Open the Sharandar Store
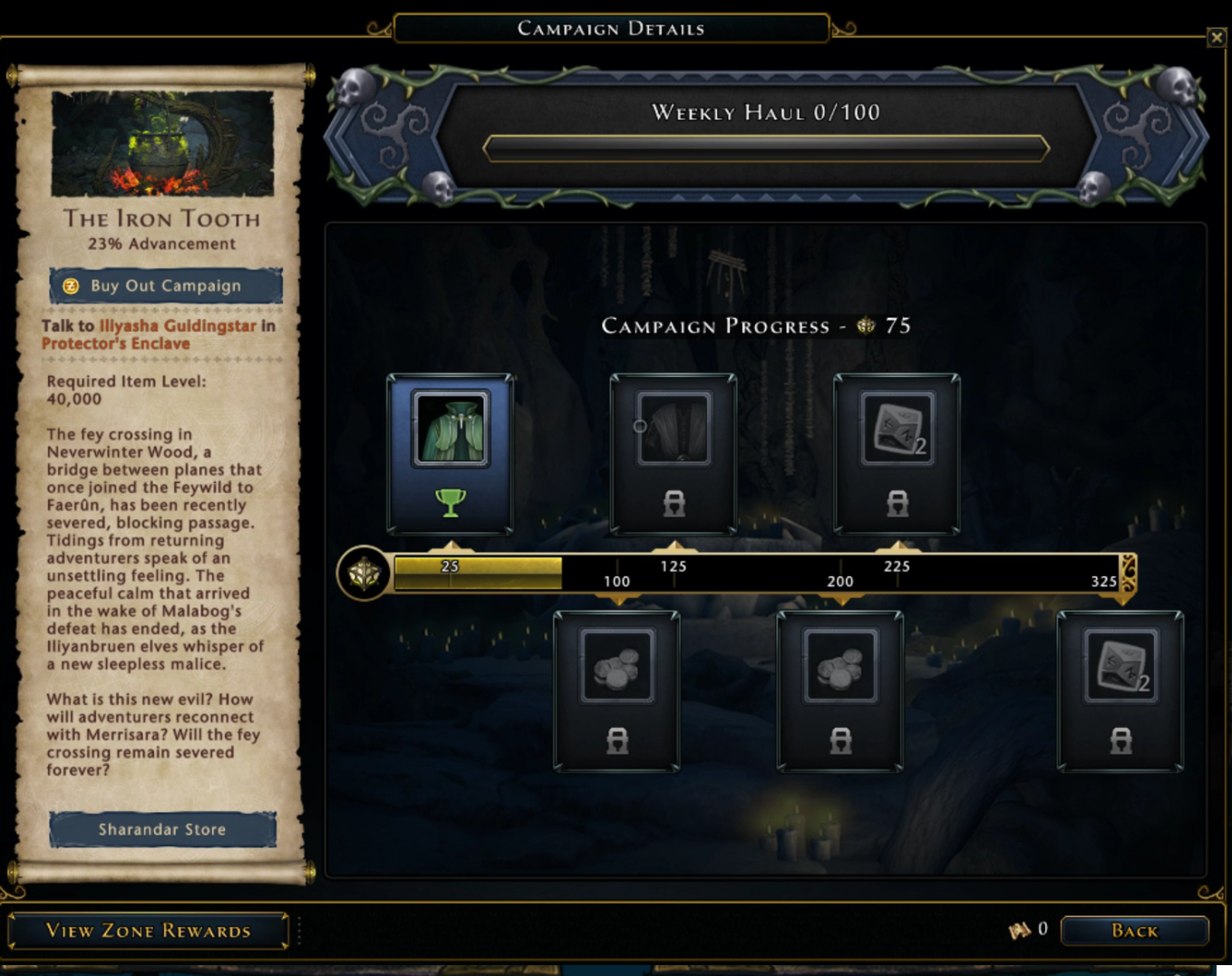Image resolution: width=1232 pixels, height=976 pixels. (162, 829)
